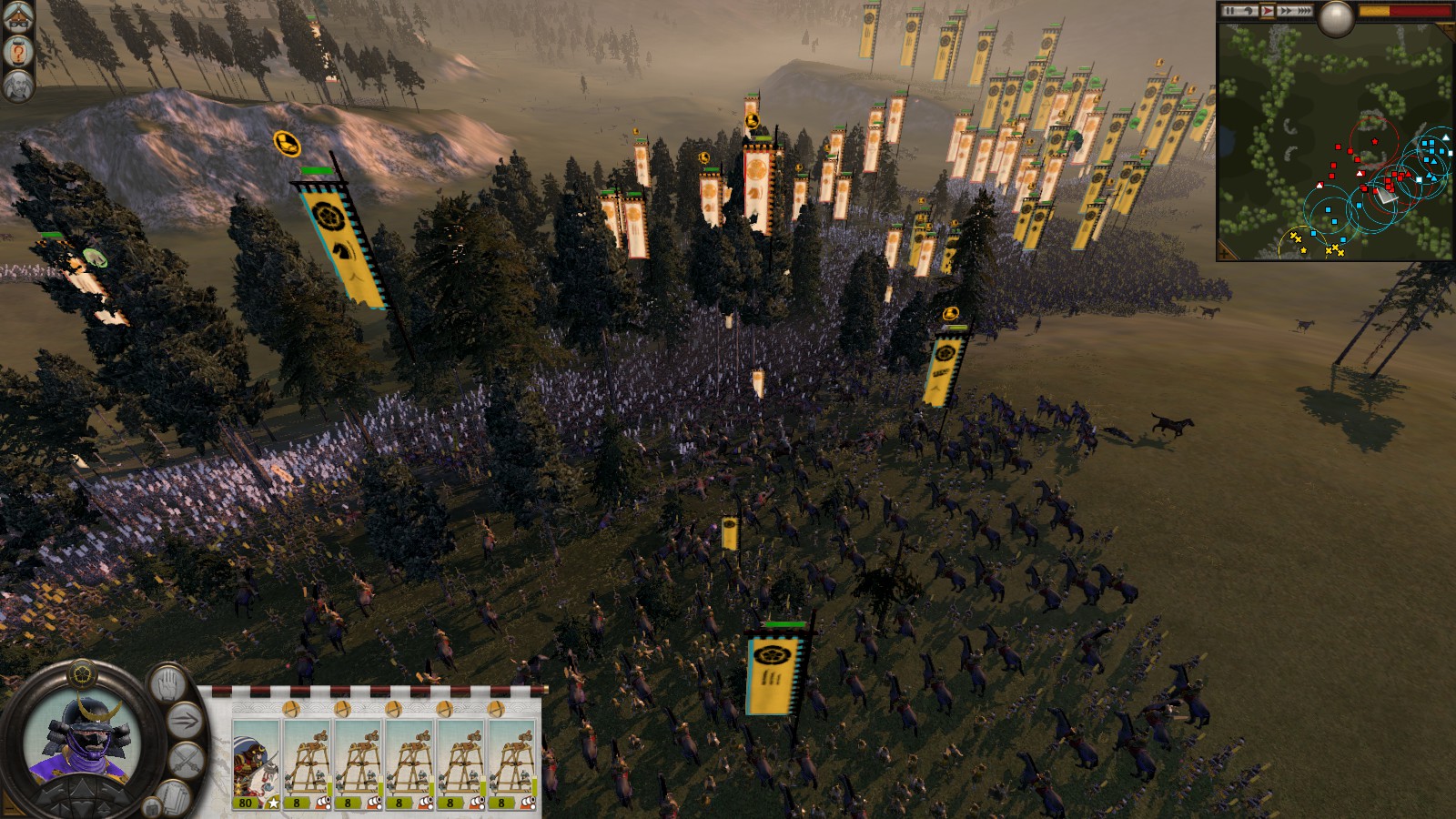
Task: Open the question mark lantern help
Action: [x=18, y=53]
